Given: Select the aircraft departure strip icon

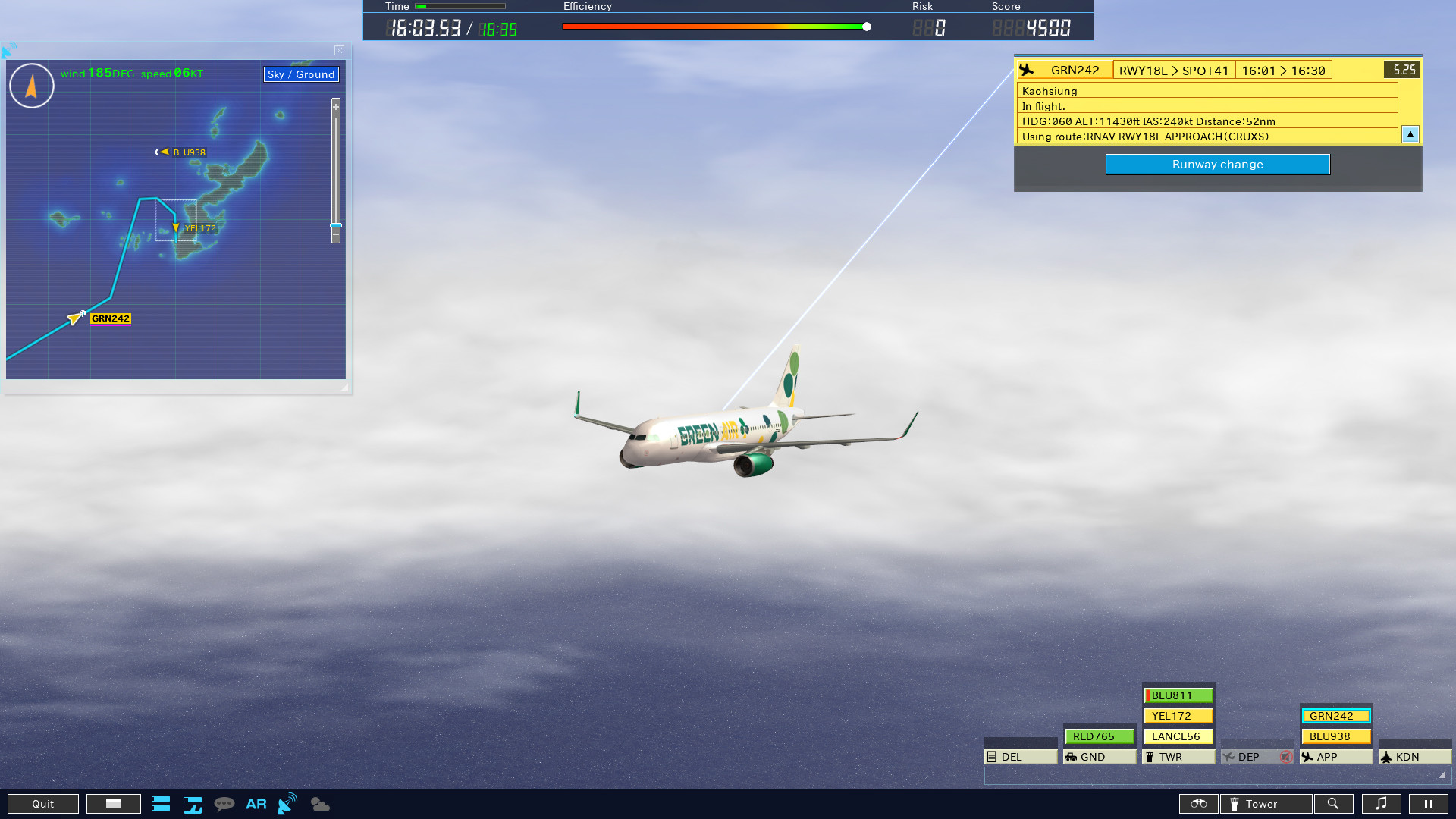Looking at the screenshot, I should pos(193,804).
